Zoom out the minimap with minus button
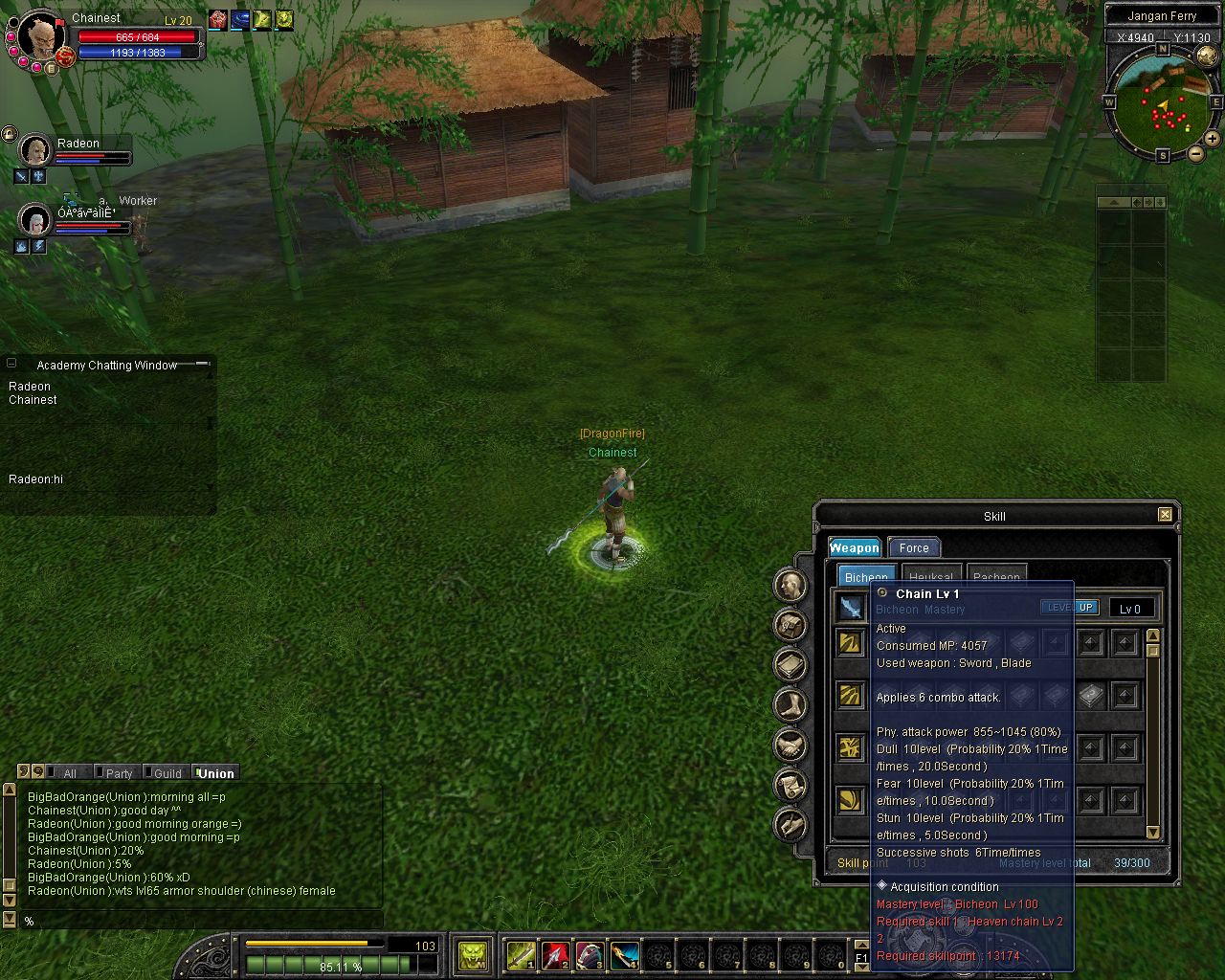Image resolution: width=1225 pixels, height=980 pixels. 1195,153
